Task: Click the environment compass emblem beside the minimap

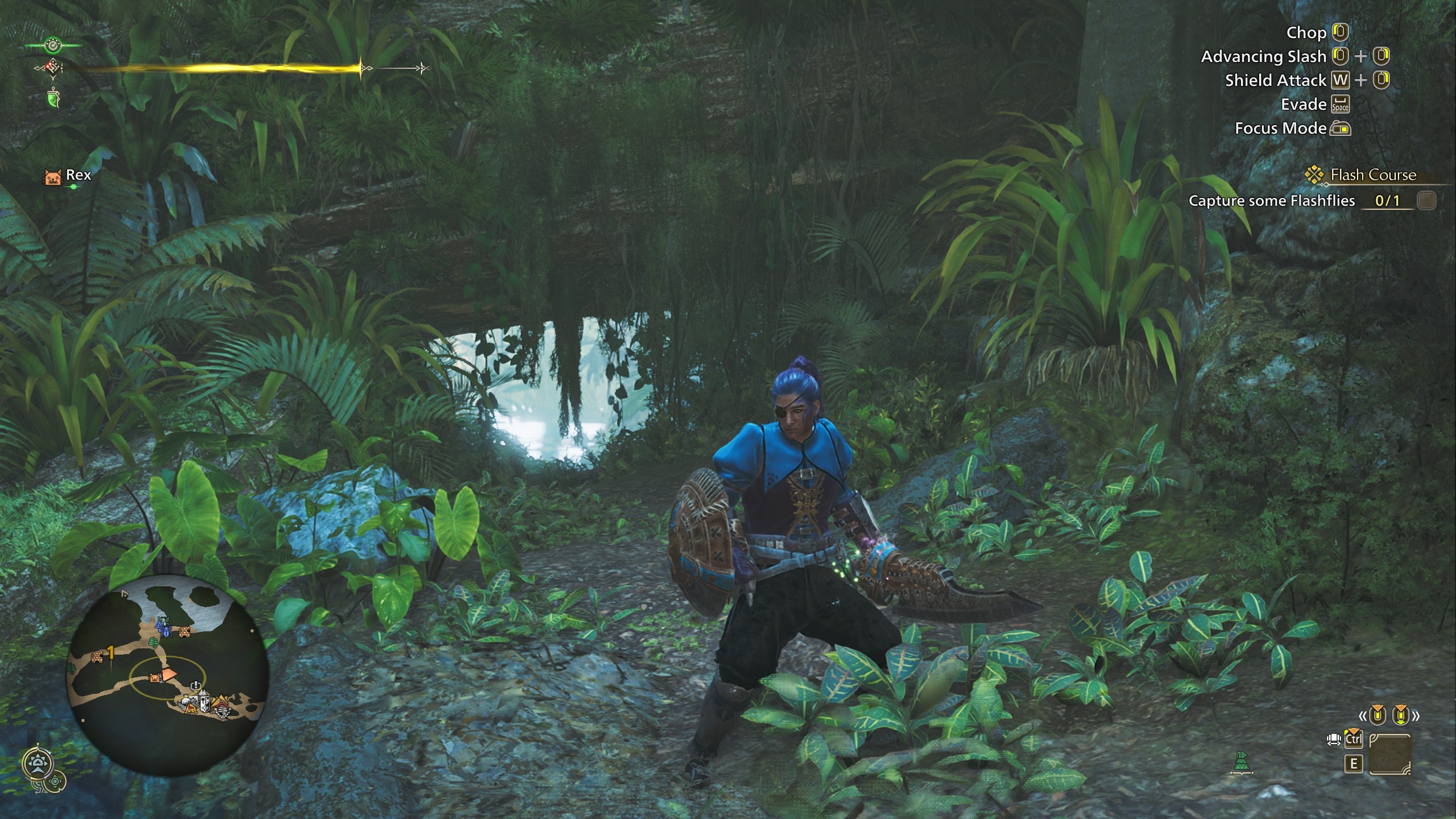Action: [x=38, y=764]
